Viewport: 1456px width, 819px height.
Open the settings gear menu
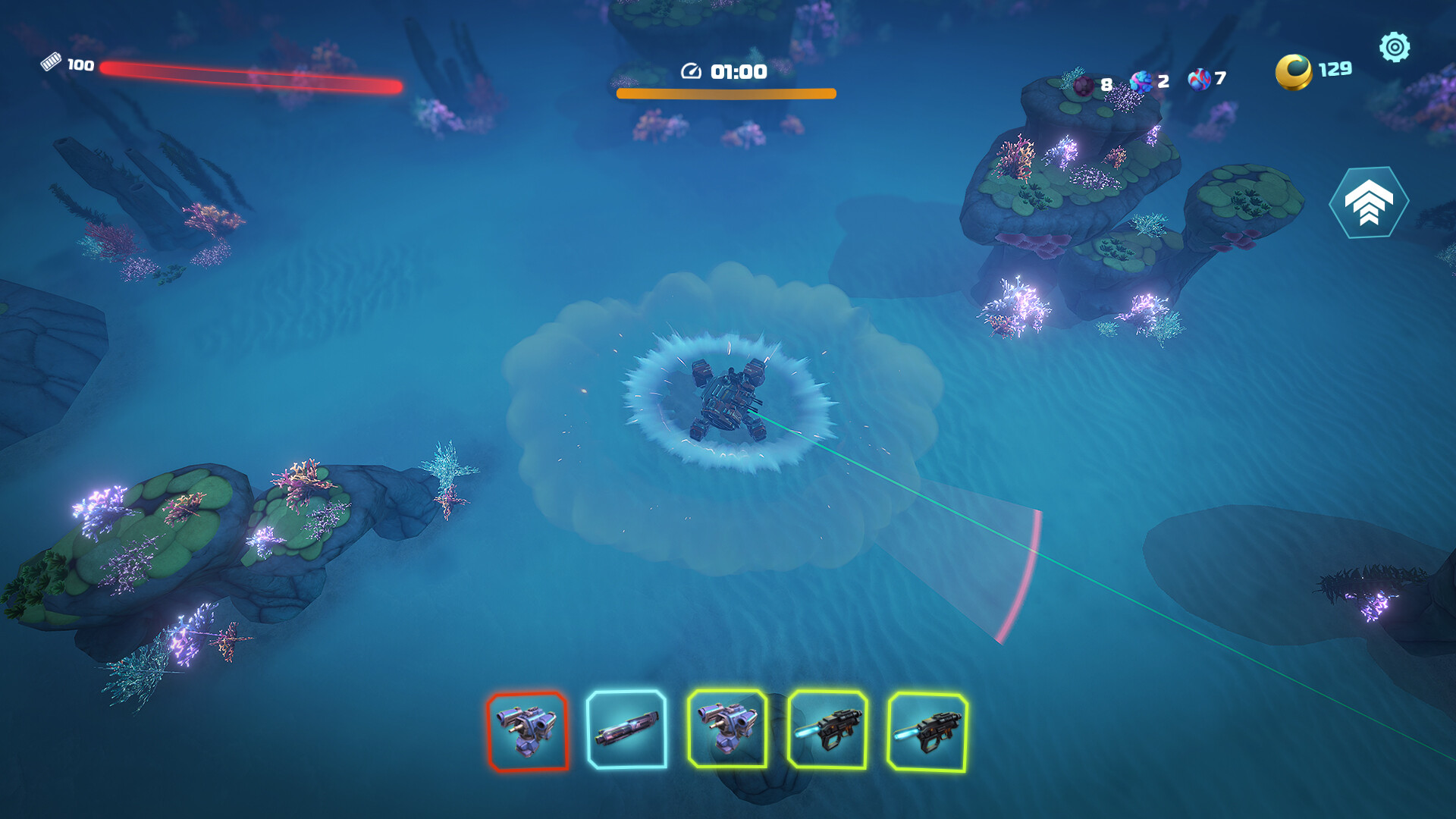click(1395, 47)
